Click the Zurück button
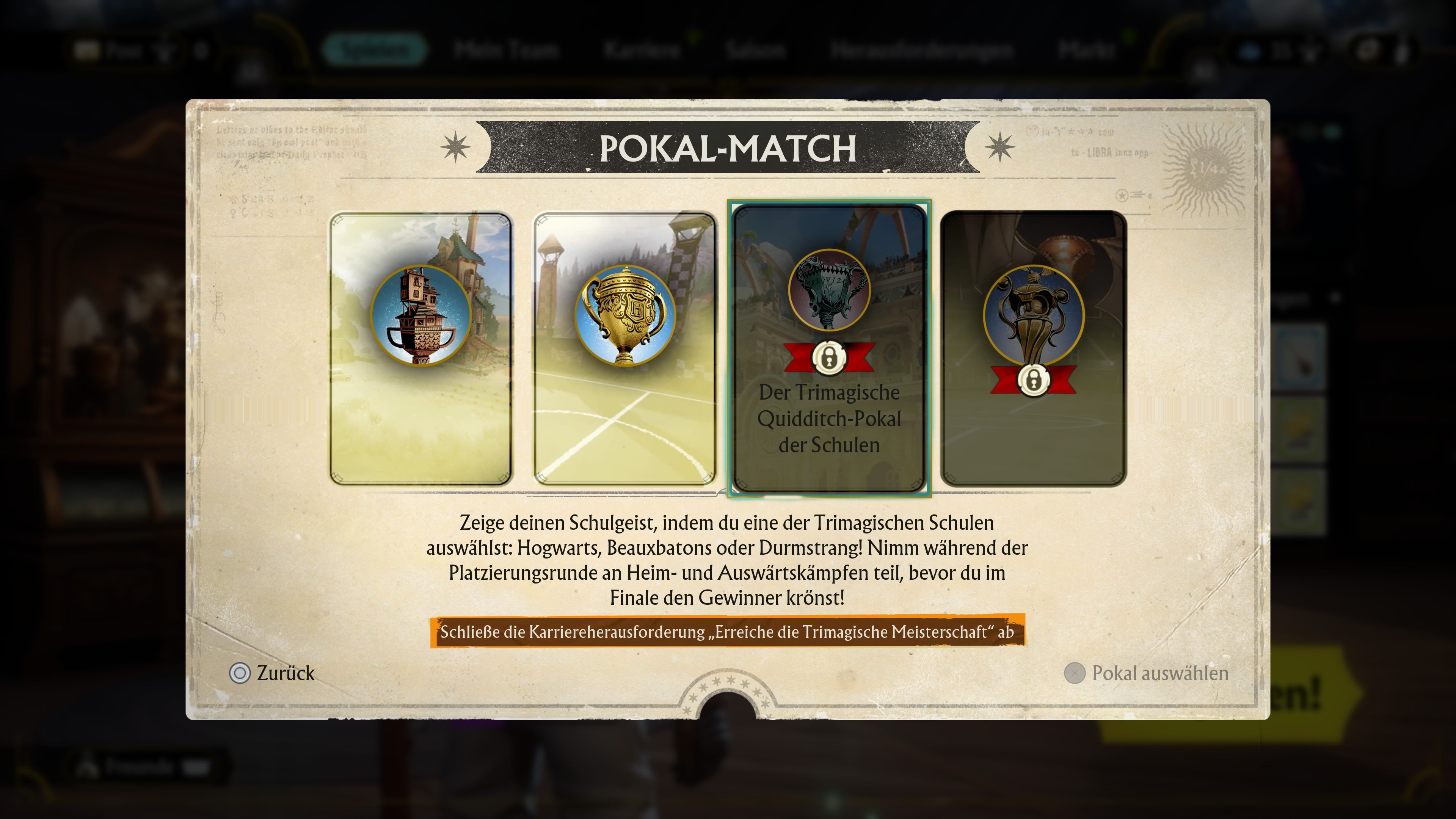This screenshot has width=1456, height=819. (286, 673)
